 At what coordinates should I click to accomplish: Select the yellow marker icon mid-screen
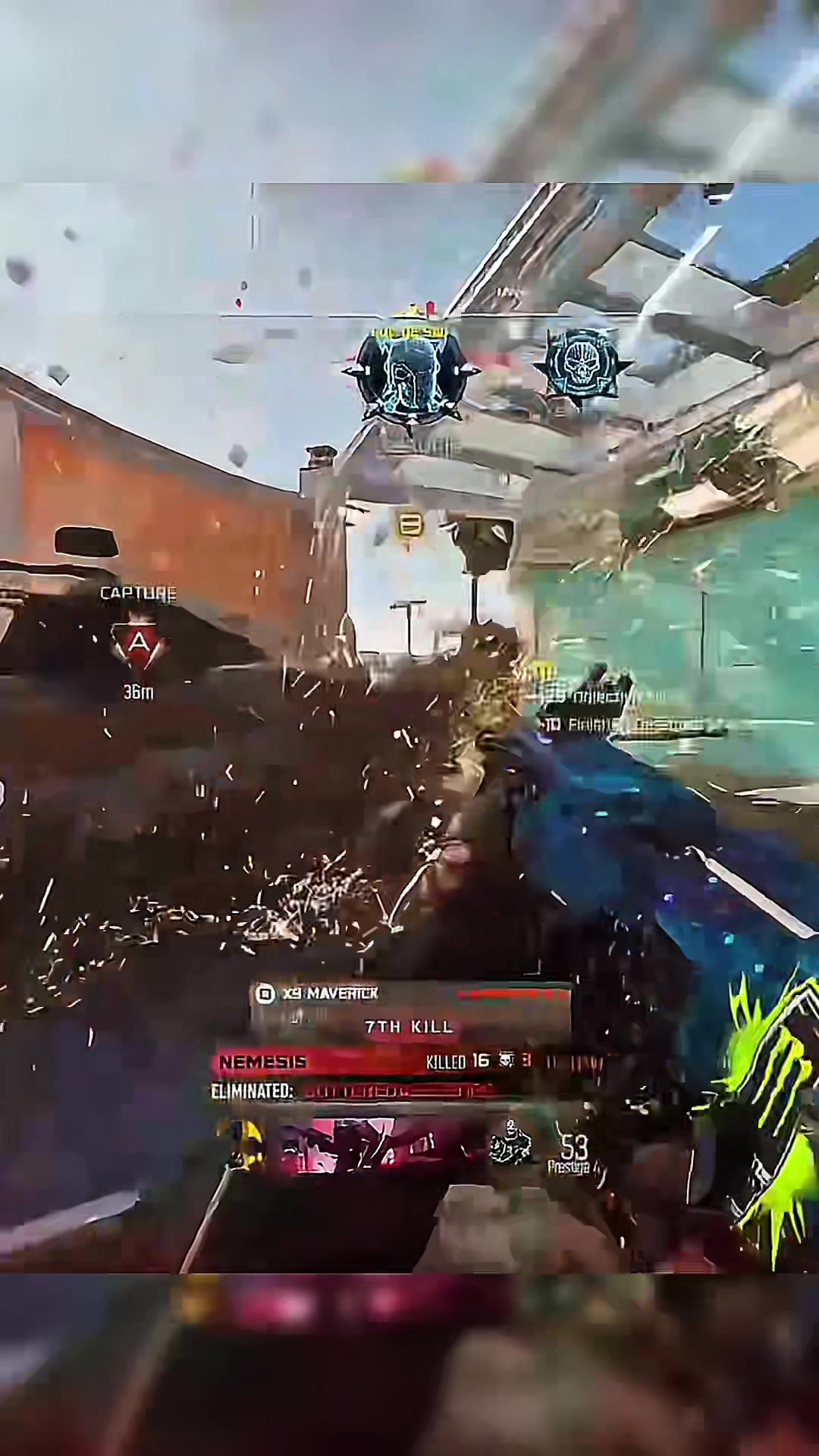coord(409,526)
